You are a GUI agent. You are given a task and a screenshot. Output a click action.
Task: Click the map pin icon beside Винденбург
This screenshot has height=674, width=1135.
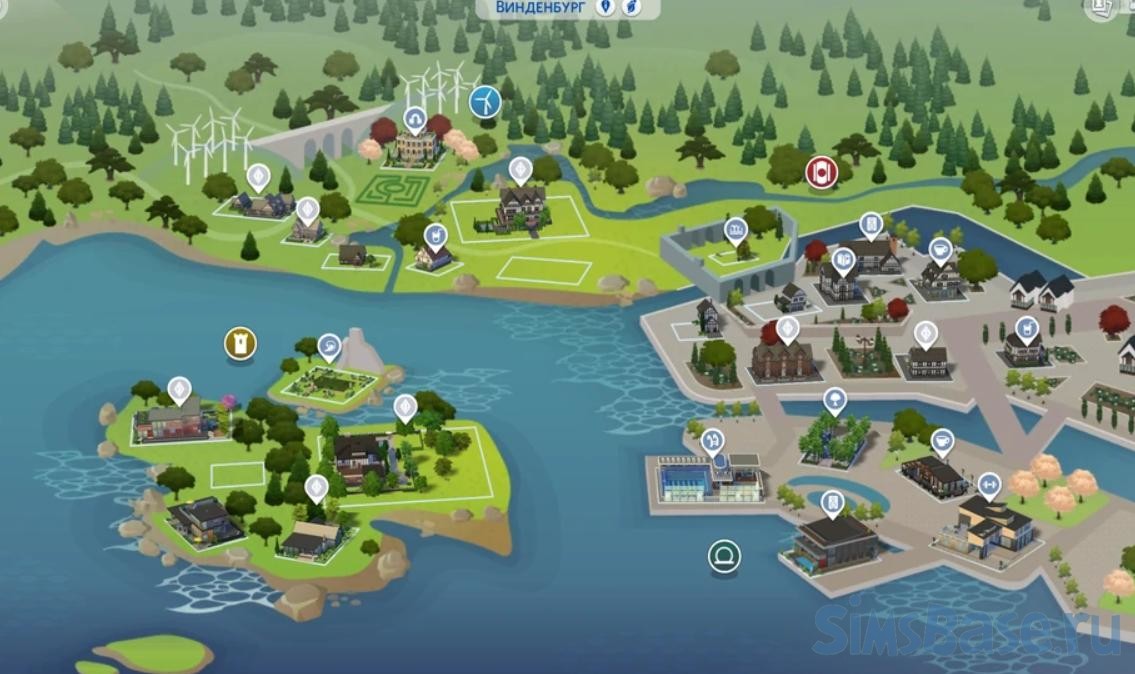pos(605,8)
